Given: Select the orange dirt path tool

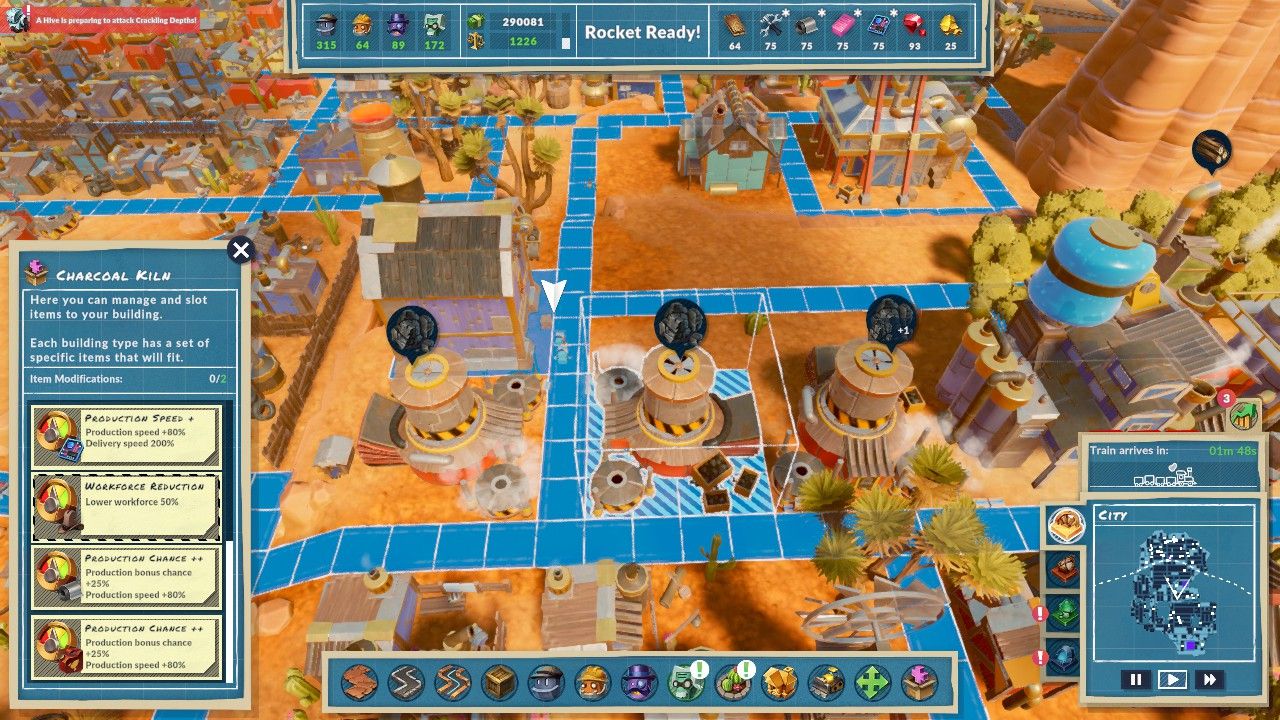Looking at the screenshot, I should point(360,684).
